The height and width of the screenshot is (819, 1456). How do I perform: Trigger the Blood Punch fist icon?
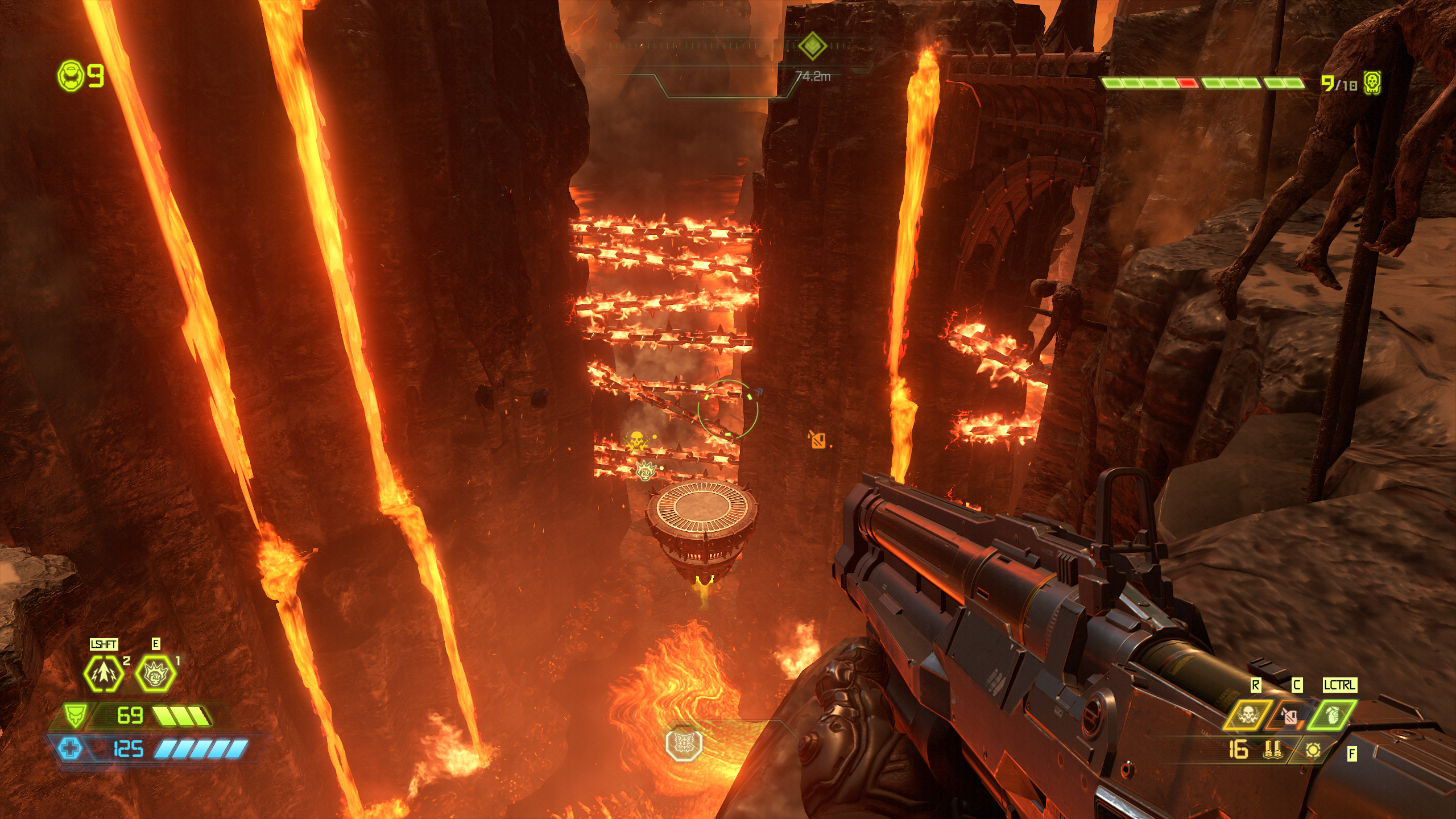(155, 673)
